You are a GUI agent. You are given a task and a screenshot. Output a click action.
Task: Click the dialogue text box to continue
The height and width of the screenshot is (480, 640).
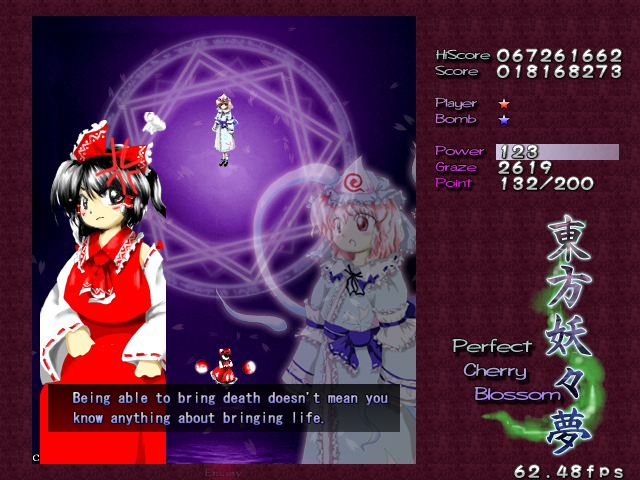(224, 408)
